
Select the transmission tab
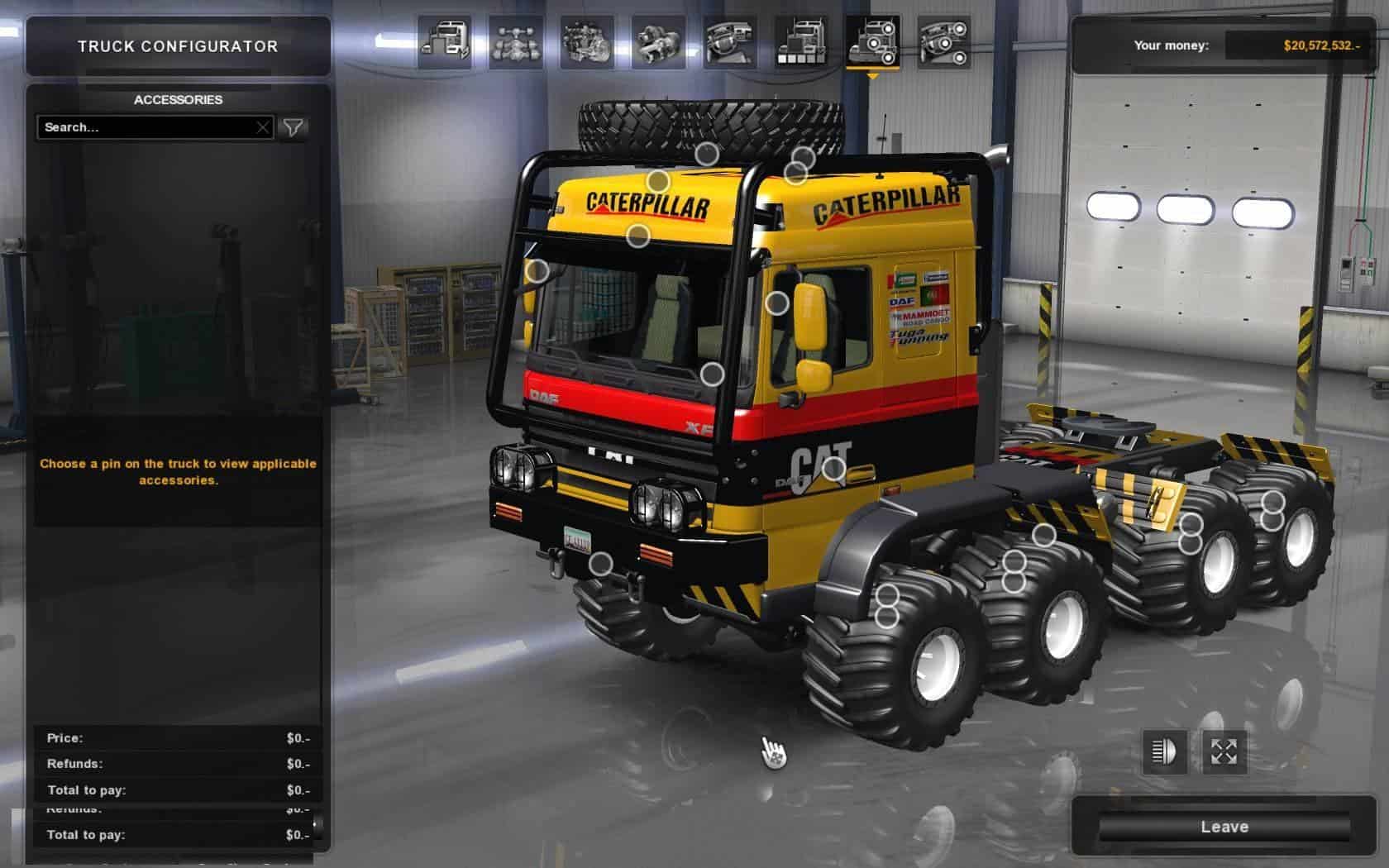pos(658,42)
